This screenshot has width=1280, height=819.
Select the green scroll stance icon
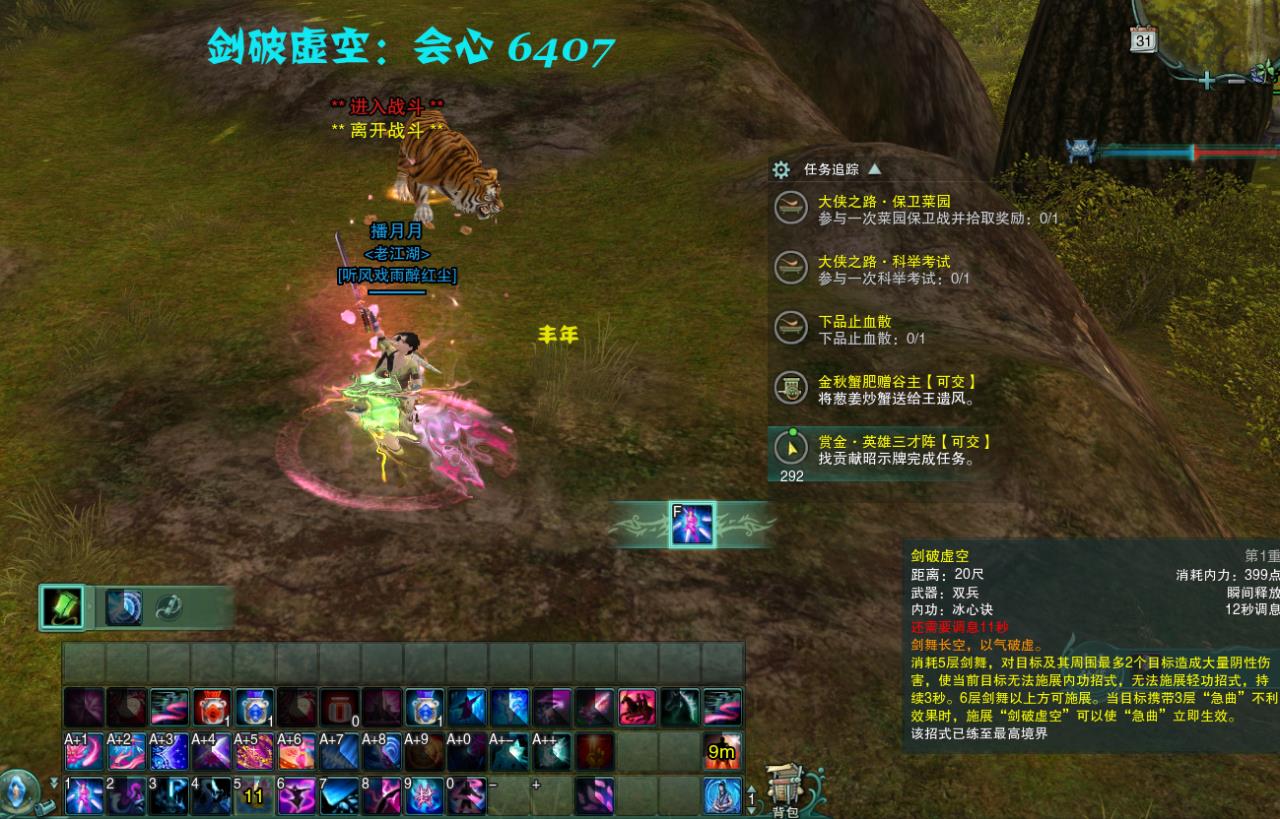pos(62,607)
